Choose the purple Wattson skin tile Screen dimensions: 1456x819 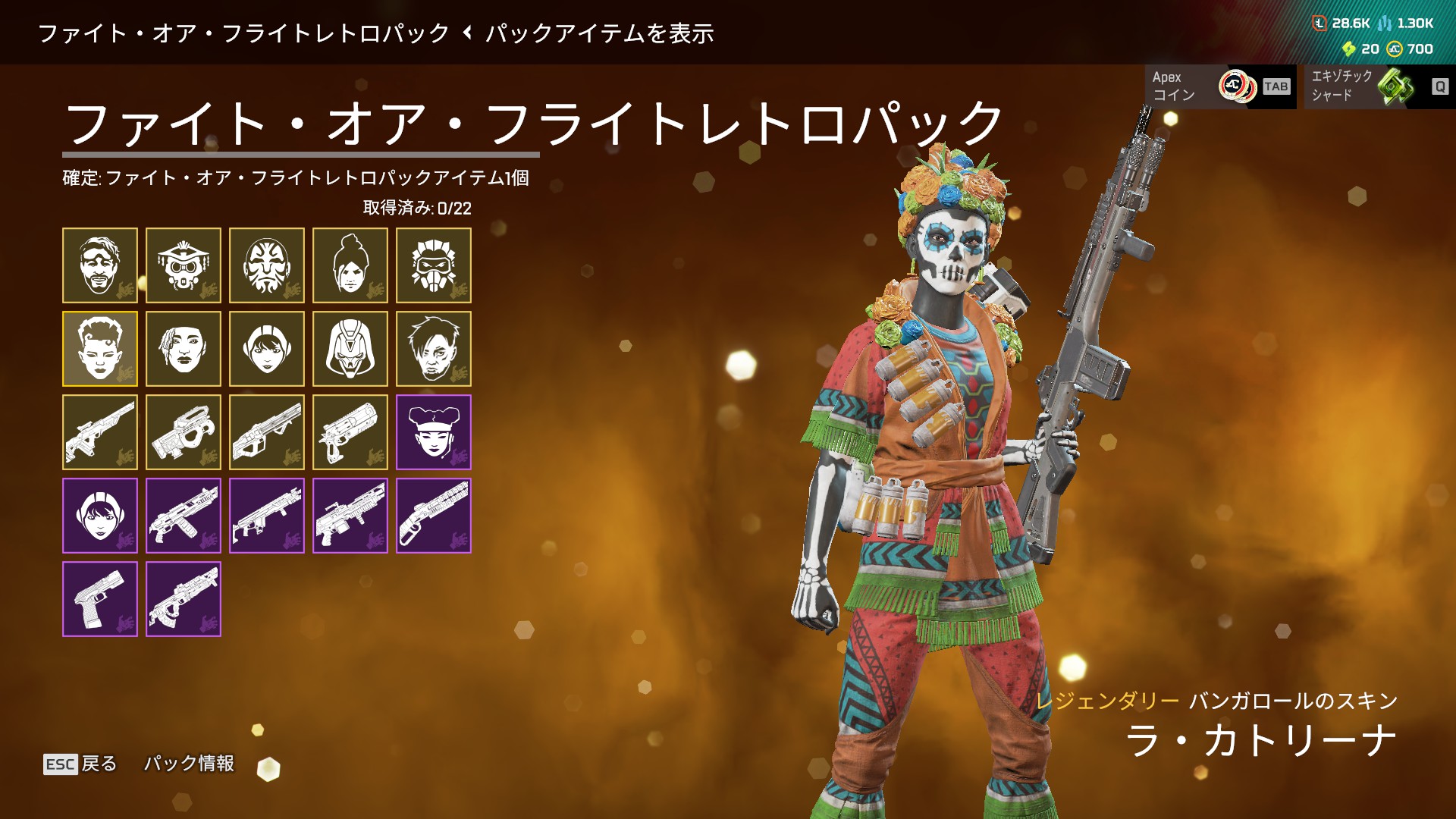pos(100,516)
